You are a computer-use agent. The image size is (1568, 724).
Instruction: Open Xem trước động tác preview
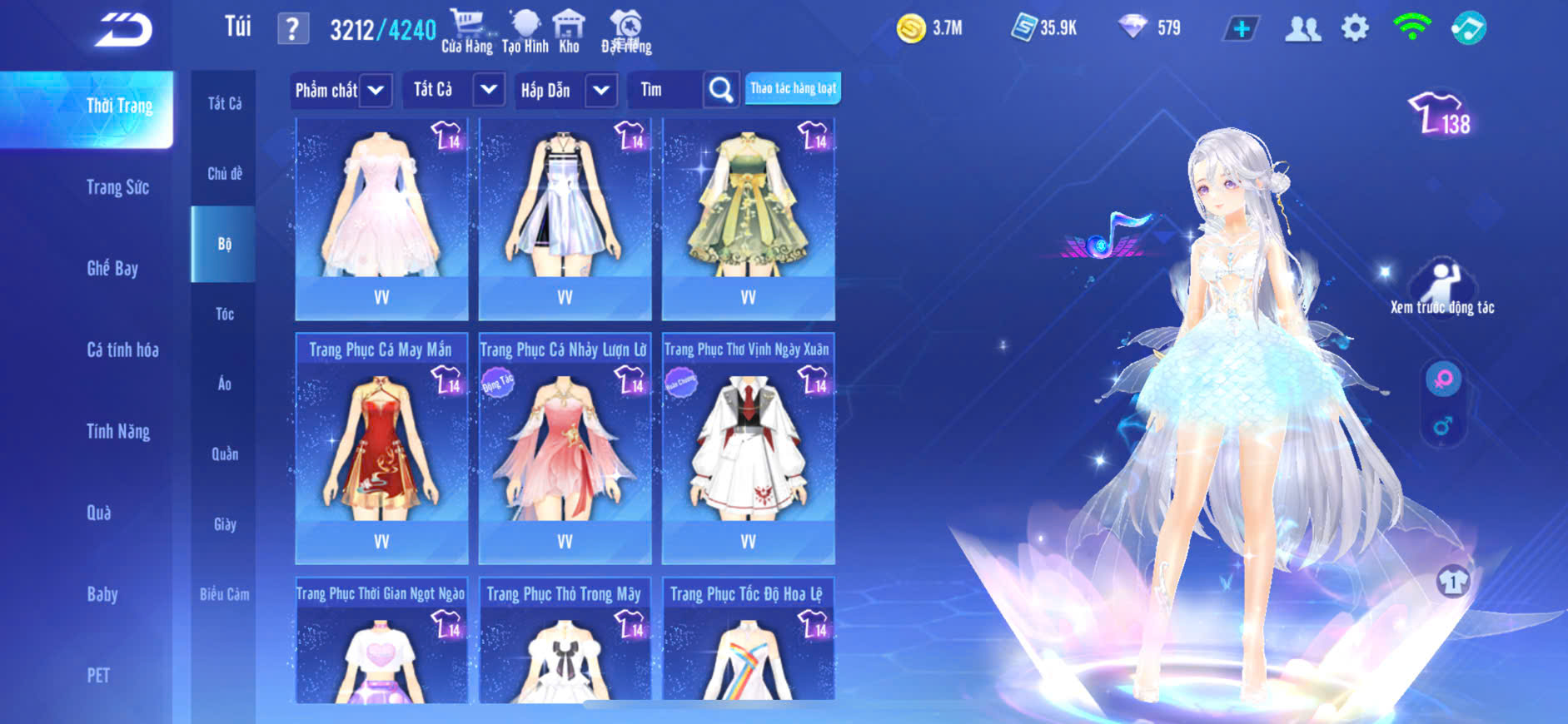(x=1442, y=288)
